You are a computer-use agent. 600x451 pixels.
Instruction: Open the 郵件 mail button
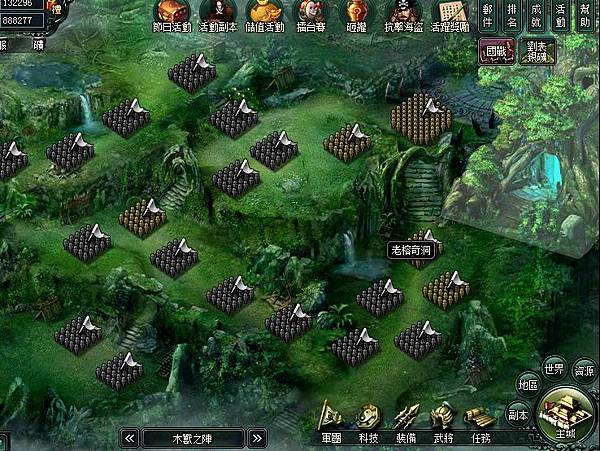[487, 17]
